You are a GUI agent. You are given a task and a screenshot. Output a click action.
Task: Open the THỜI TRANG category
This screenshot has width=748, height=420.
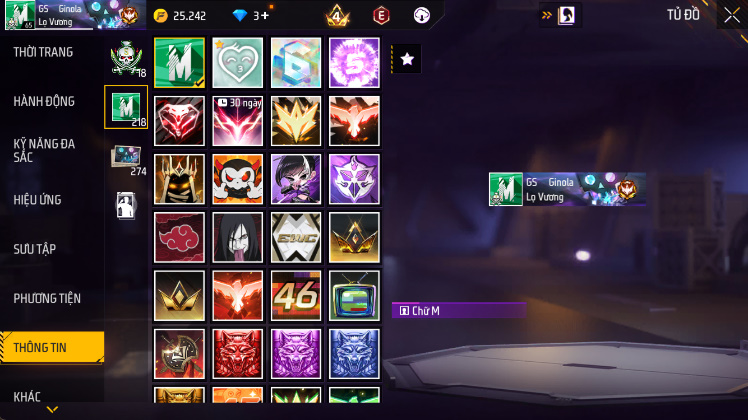(x=43, y=52)
